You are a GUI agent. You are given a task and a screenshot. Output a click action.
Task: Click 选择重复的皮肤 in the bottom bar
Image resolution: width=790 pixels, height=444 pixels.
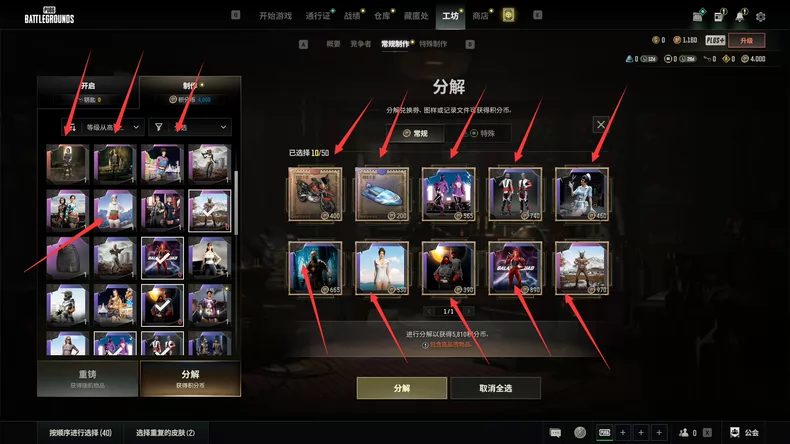tap(165, 433)
